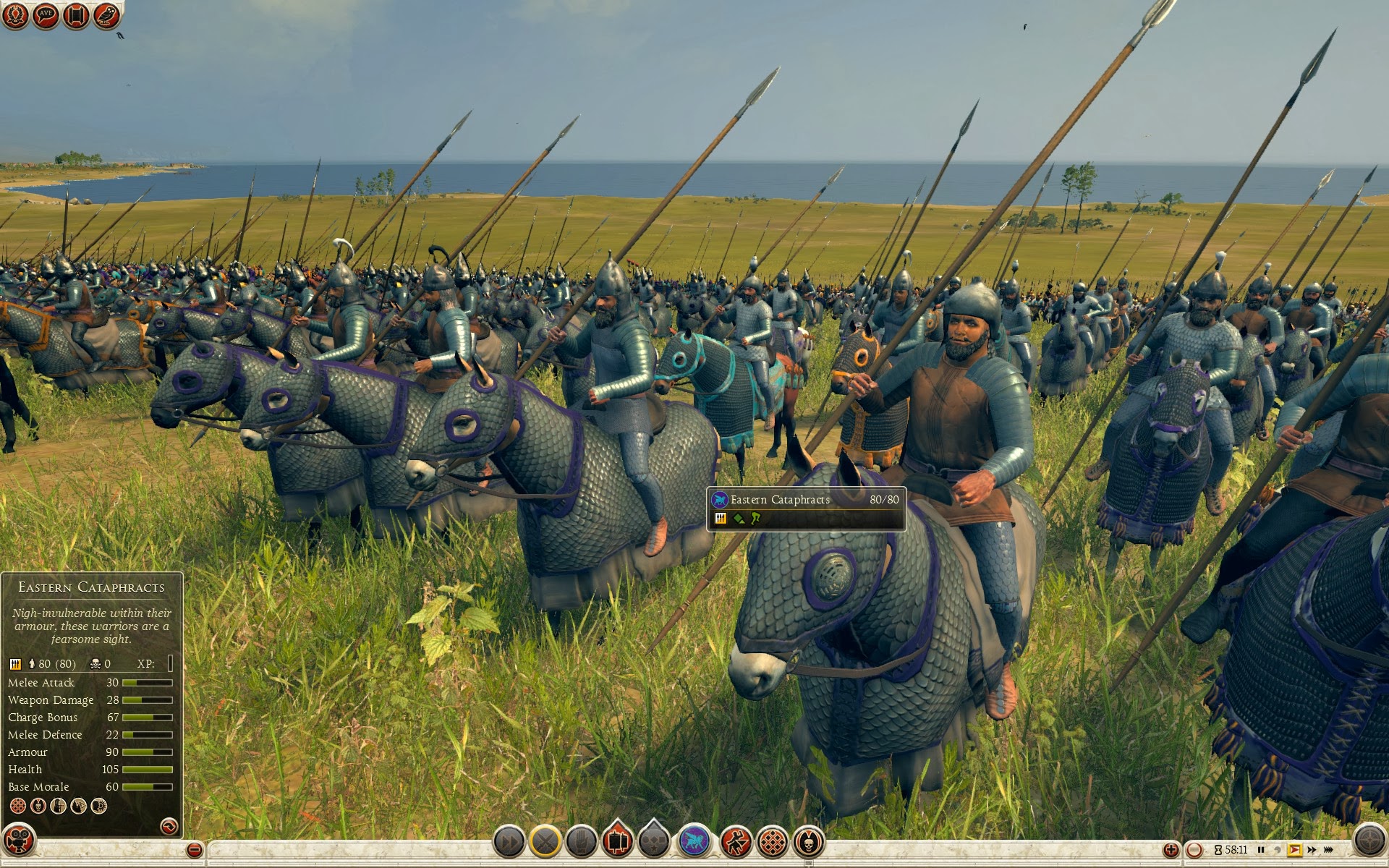Image resolution: width=1389 pixels, height=868 pixels.
Task: Open the AVE chat bubble
Action: click(46, 14)
